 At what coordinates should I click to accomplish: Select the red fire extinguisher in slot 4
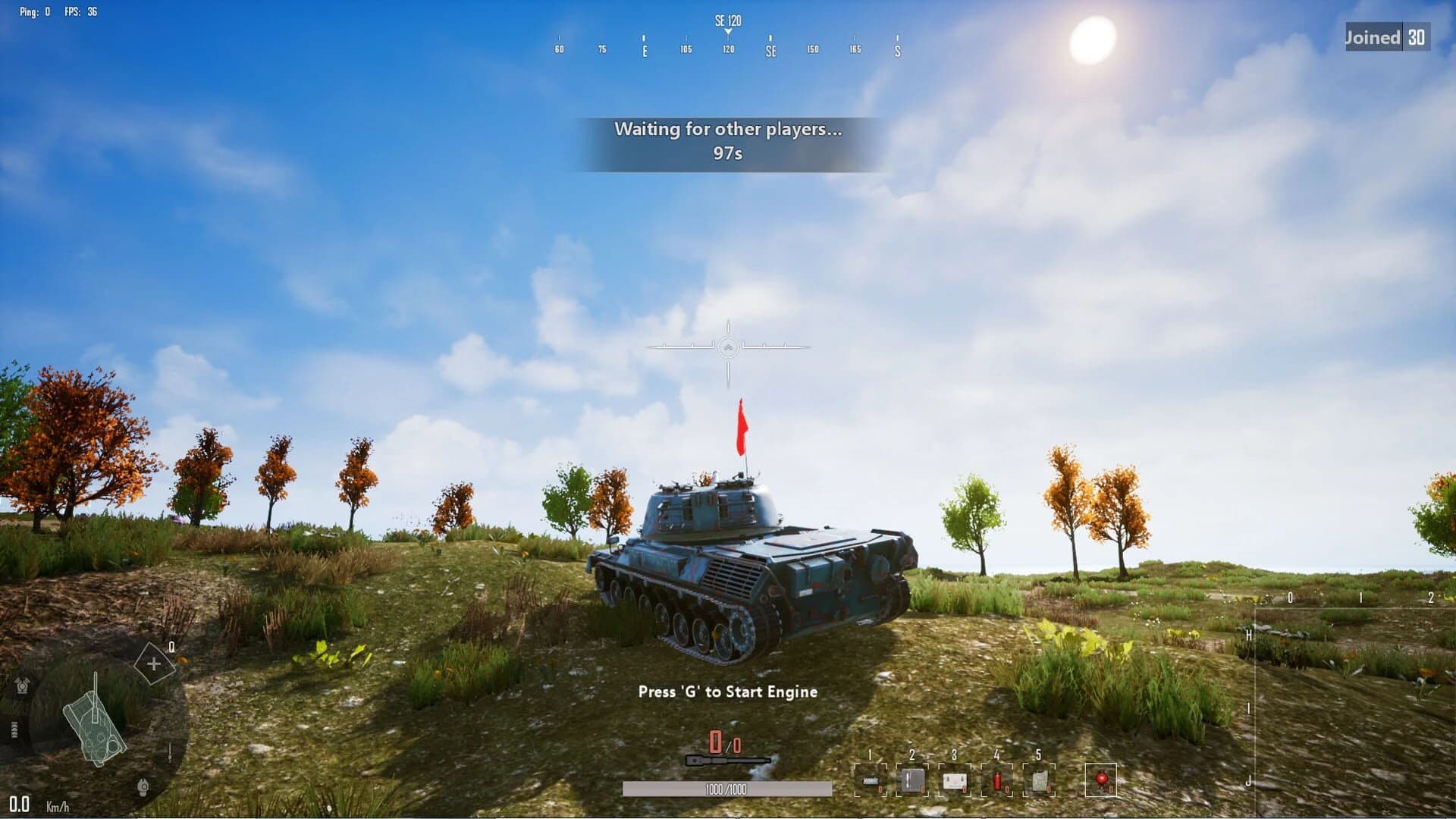[998, 781]
